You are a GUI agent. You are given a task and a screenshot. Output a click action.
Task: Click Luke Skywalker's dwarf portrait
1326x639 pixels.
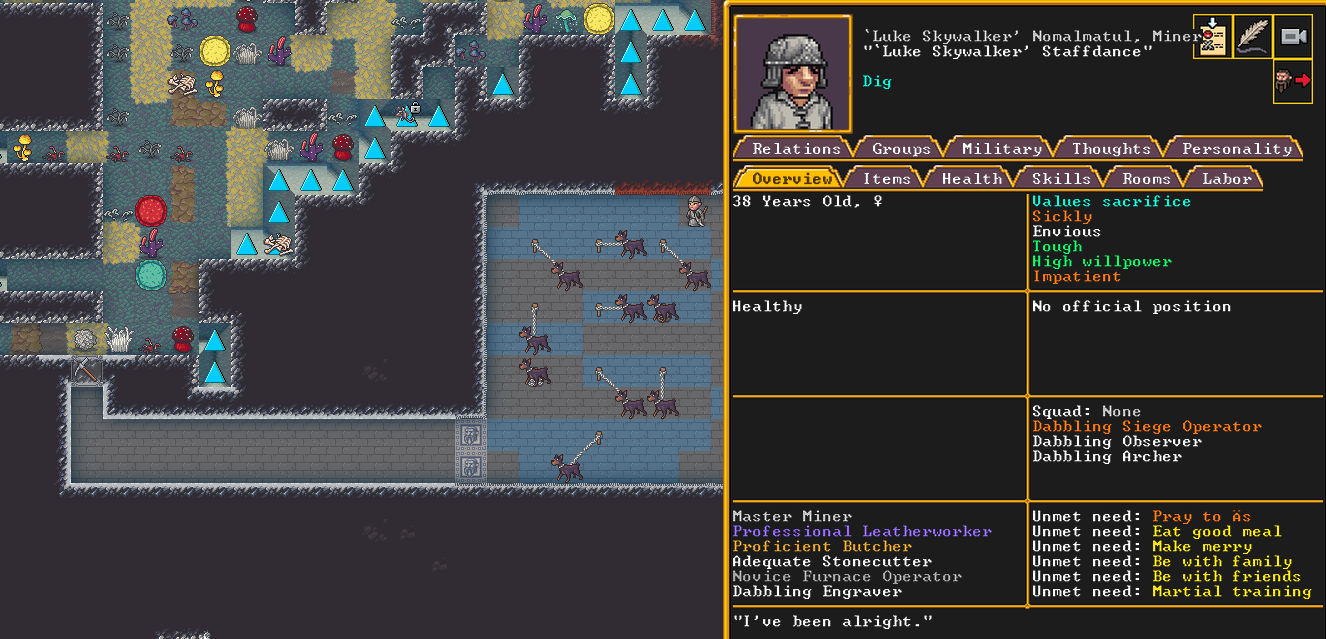point(792,74)
